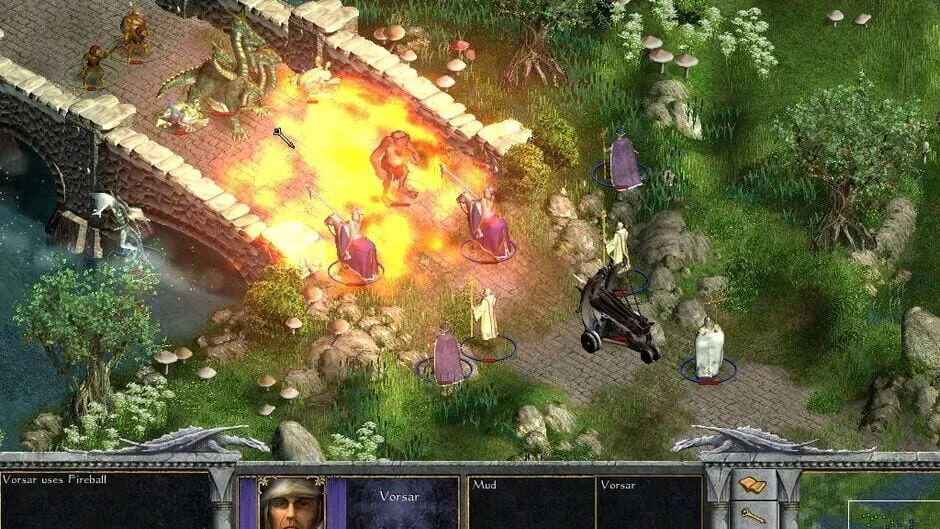Select the white statue-like unit with blue ring
The height and width of the screenshot is (529, 940).
point(709,352)
